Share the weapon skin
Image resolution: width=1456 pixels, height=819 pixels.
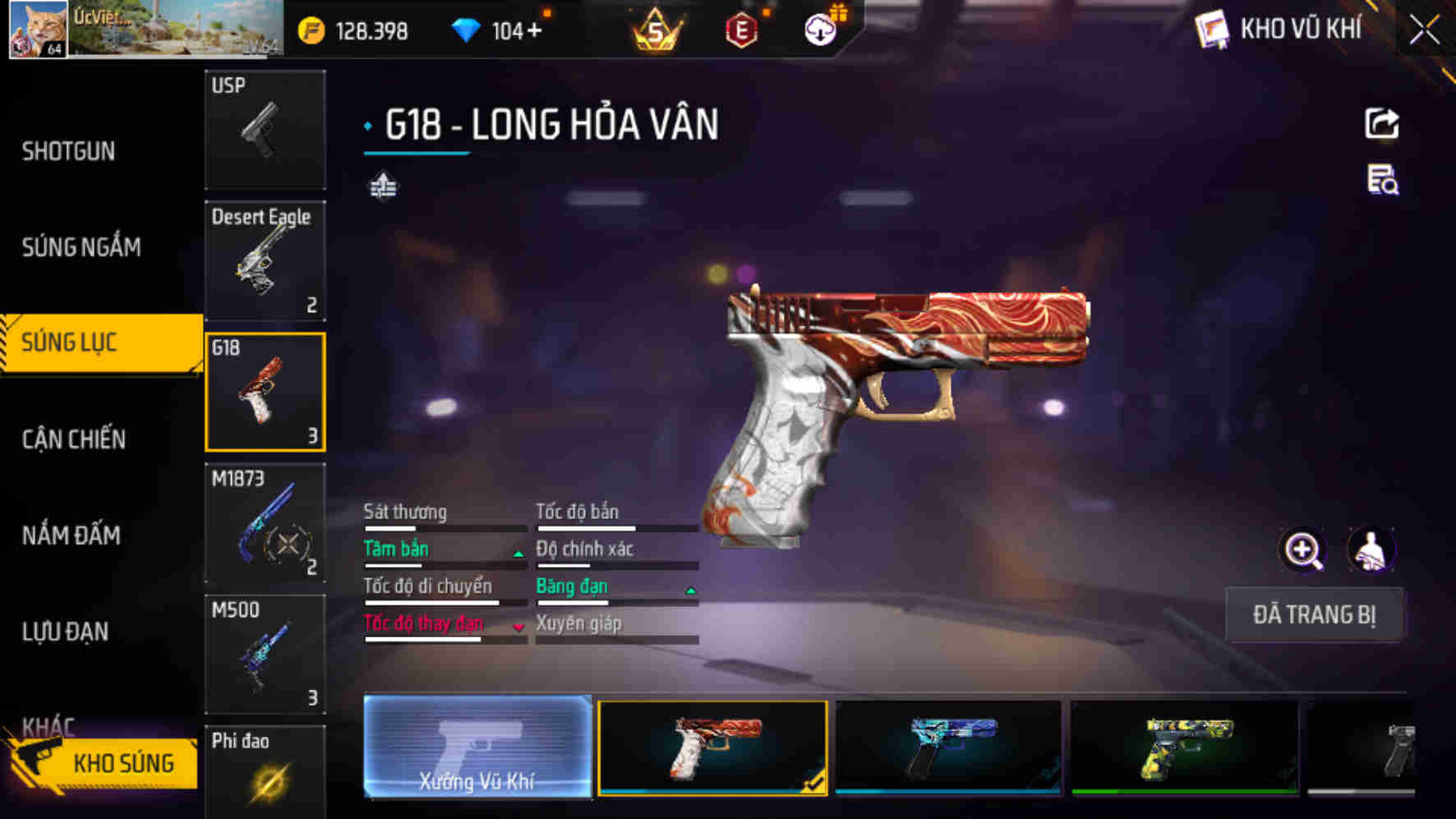[1382, 124]
